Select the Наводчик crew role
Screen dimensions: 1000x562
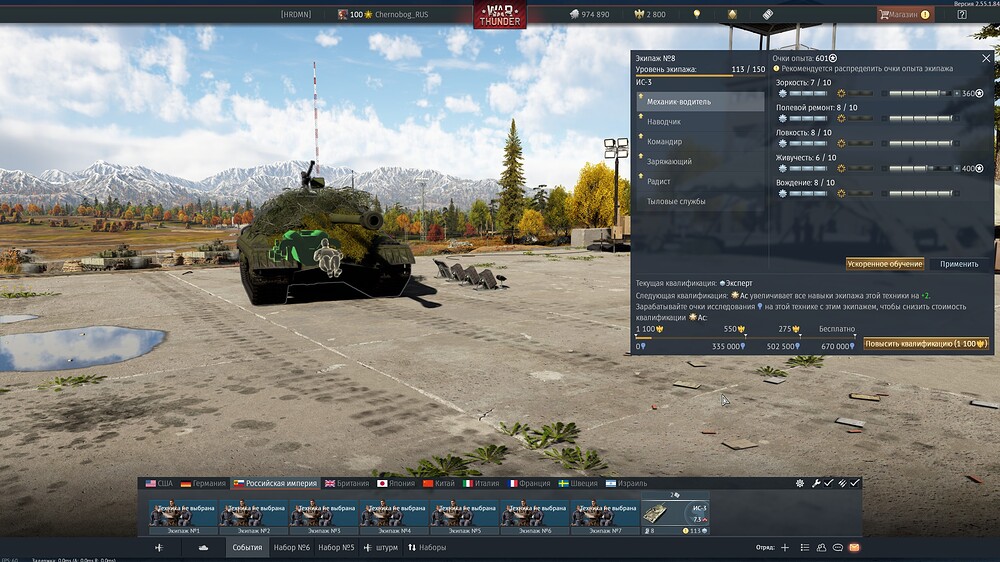(x=664, y=121)
